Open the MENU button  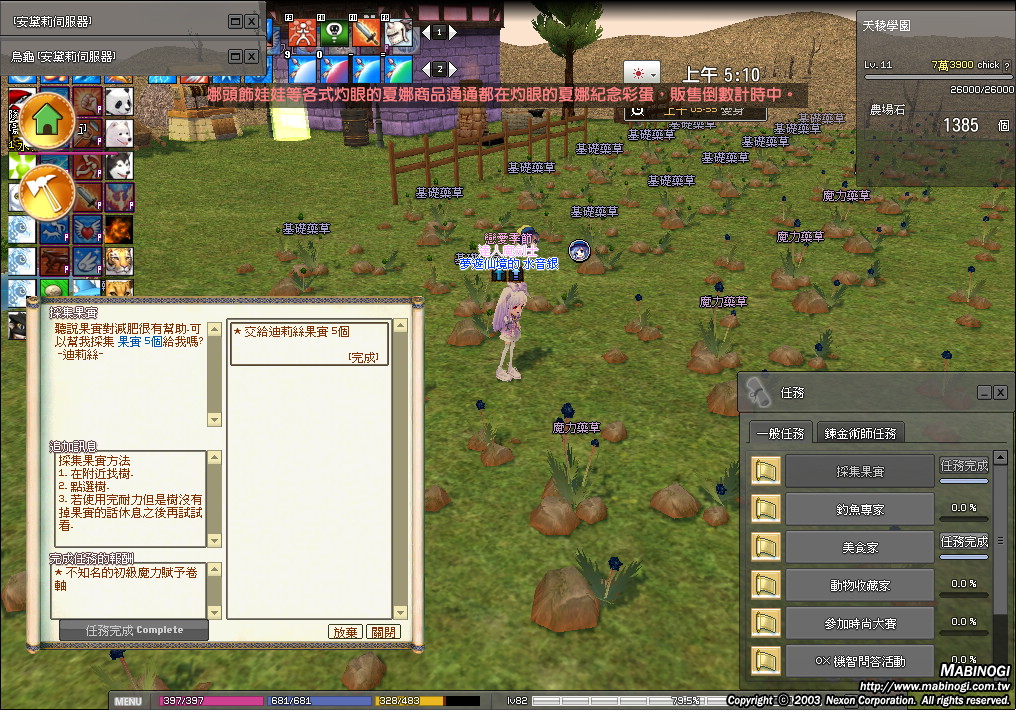[129, 701]
